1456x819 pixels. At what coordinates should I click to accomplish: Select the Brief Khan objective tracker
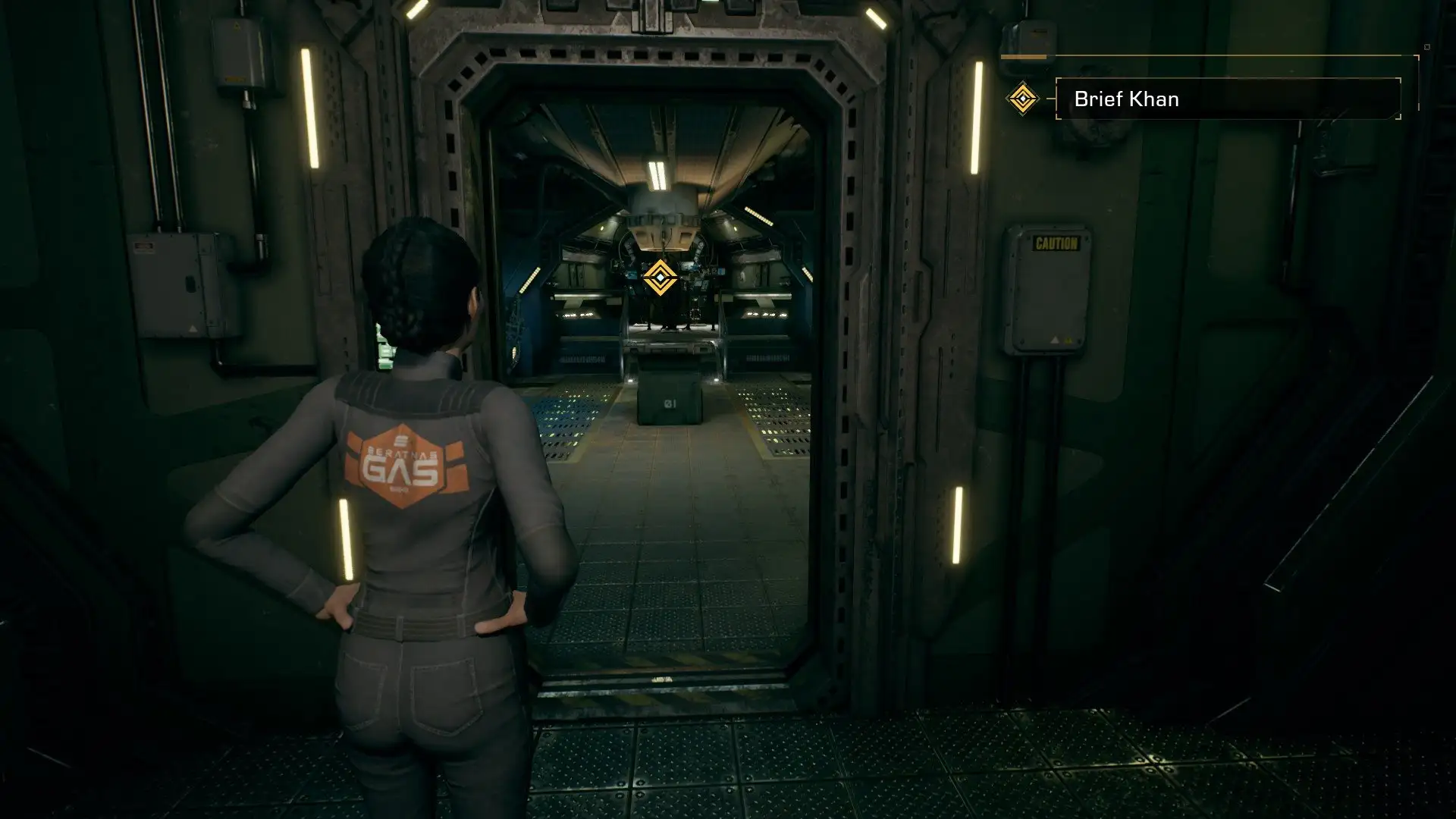click(1227, 99)
